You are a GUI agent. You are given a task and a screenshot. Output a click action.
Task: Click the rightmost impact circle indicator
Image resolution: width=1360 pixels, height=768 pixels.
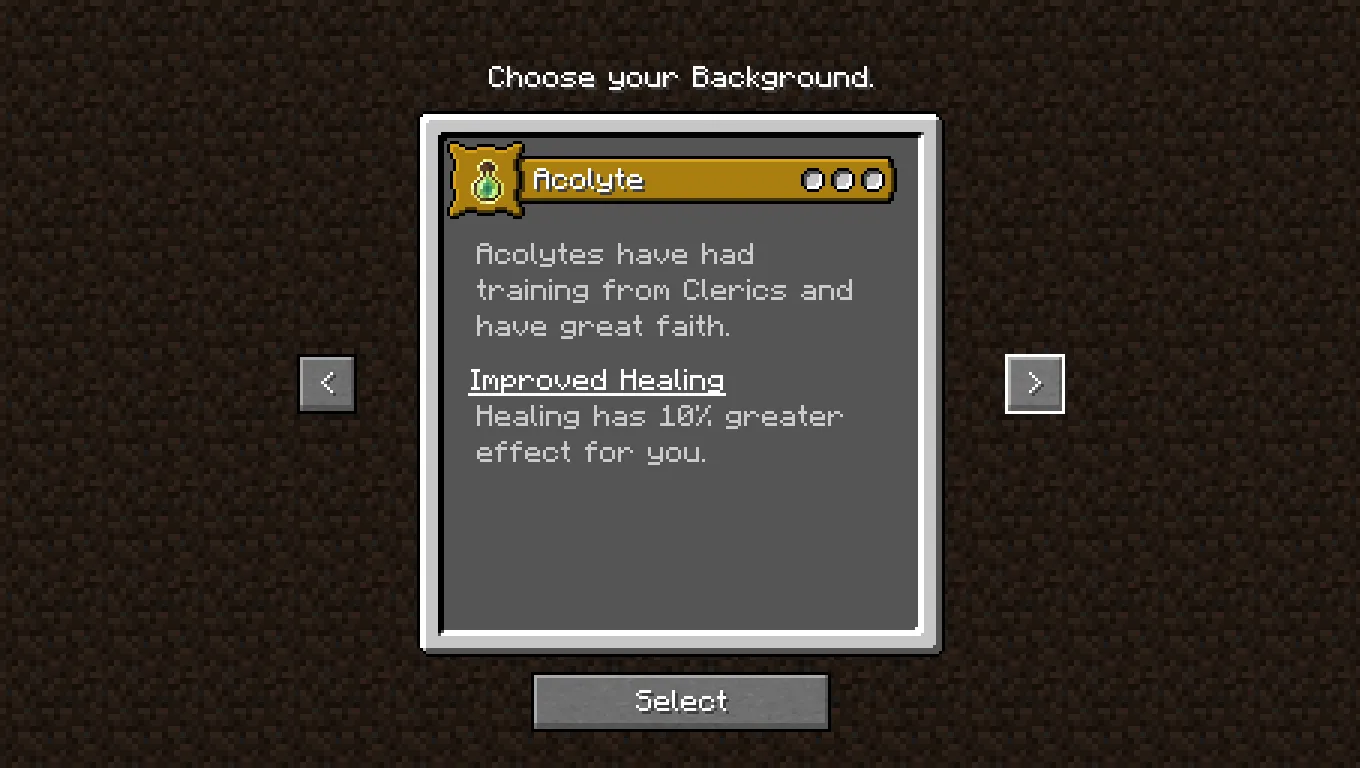(873, 180)
